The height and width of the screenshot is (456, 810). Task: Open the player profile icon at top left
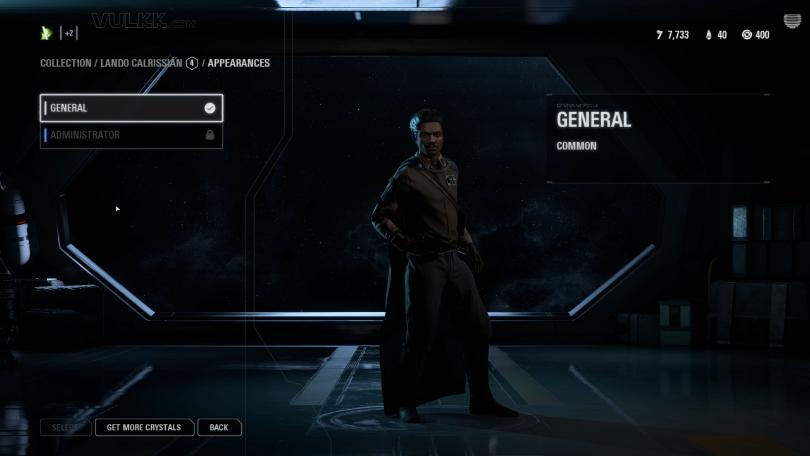[x=46, y=33]
